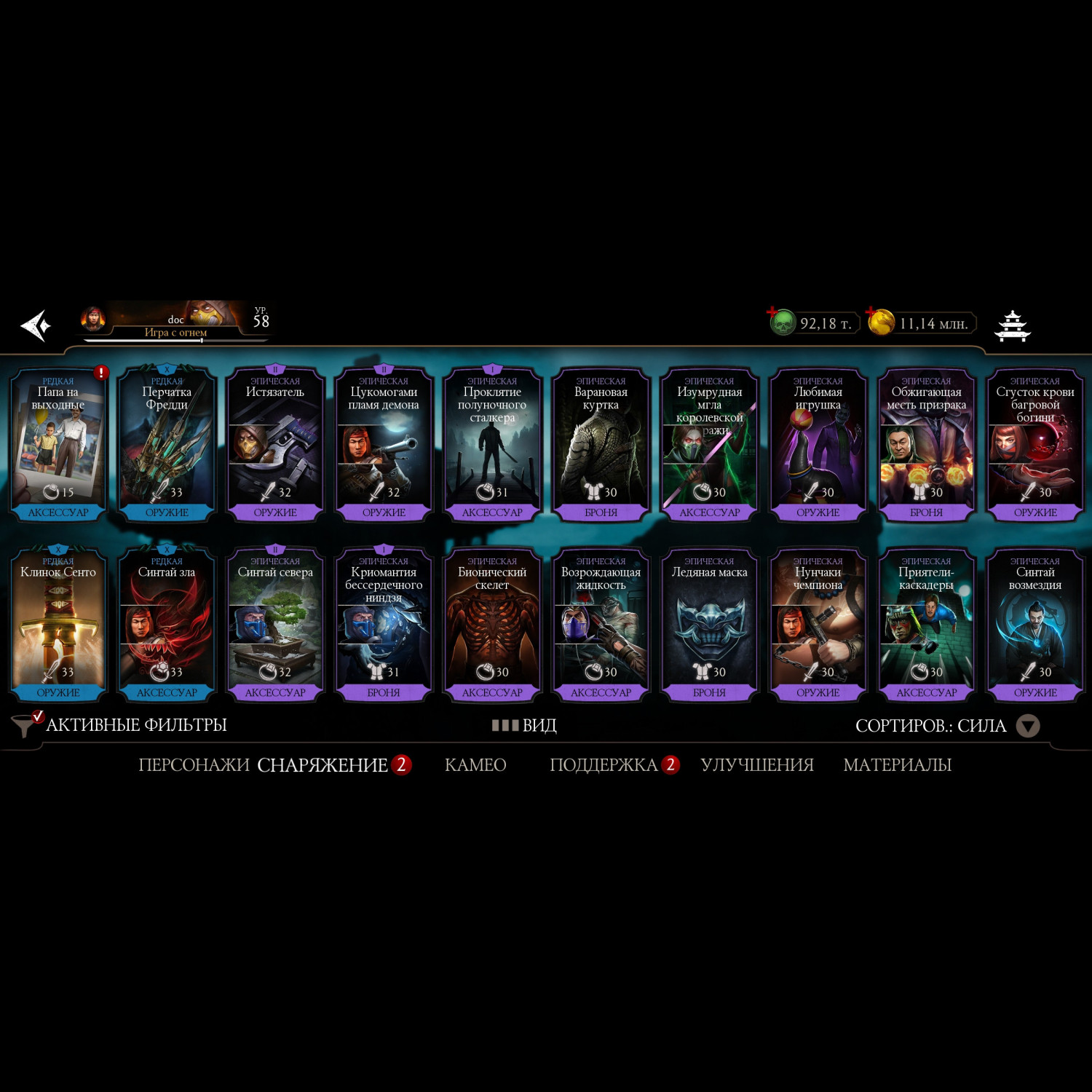Screen dimensions: 1092x1092
Task: Select the Папа на выходные card
Action: click(x=58, y=445)
